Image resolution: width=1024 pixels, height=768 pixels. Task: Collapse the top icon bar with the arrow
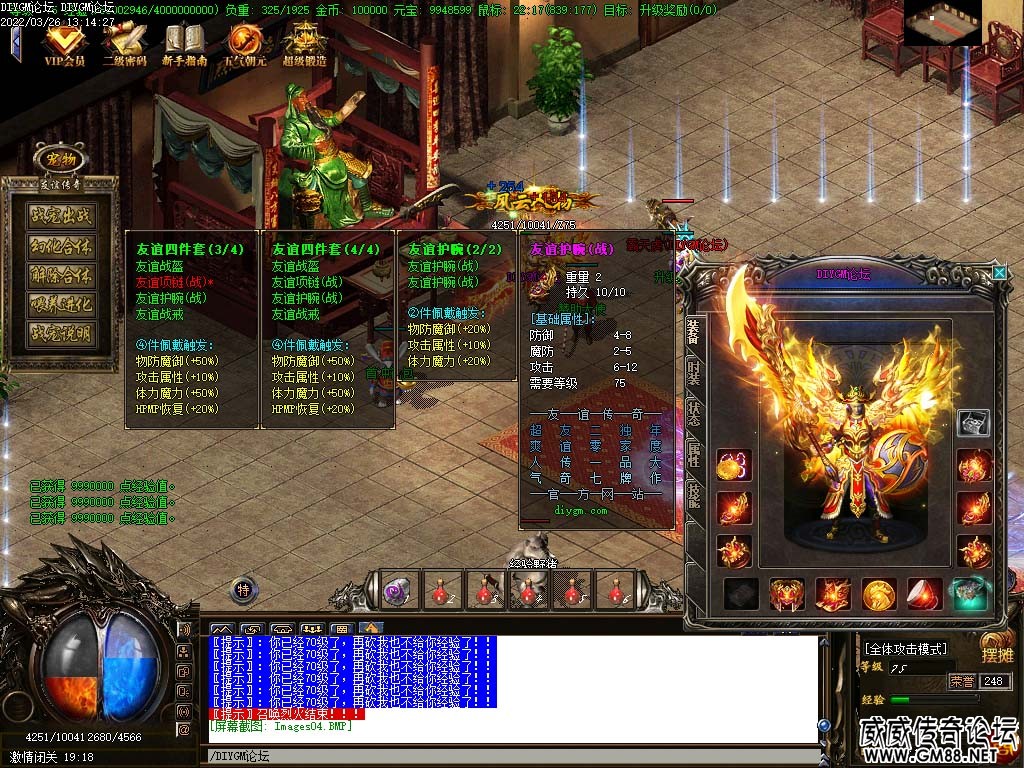(x=16, y=44)
